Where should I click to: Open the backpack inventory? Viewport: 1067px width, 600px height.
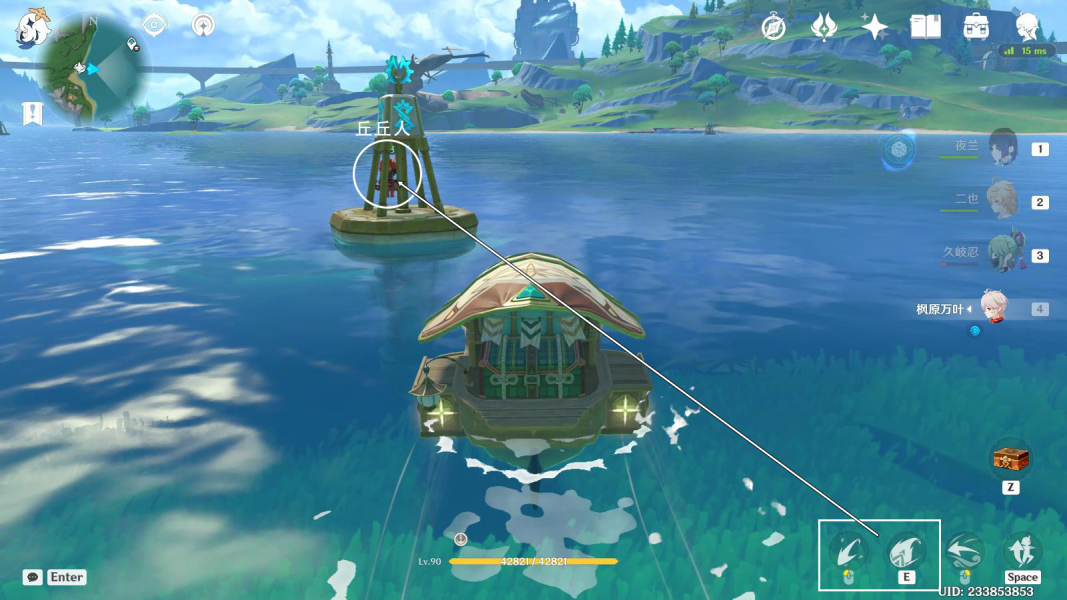(x=976, y=27)
